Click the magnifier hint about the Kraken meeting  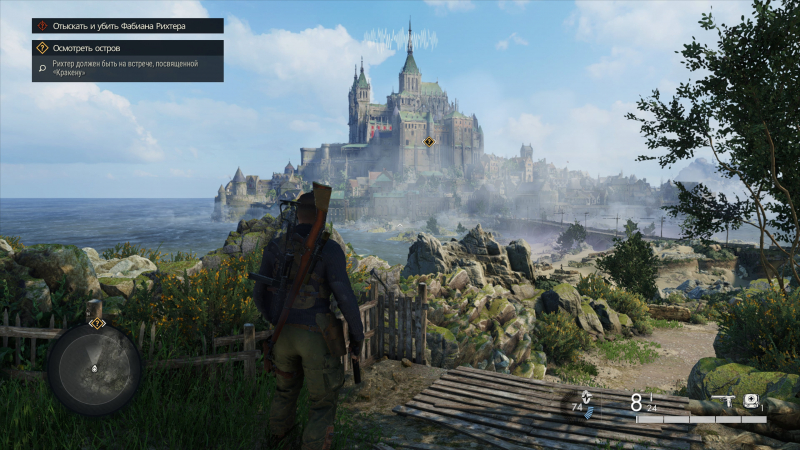coord(42,68)
